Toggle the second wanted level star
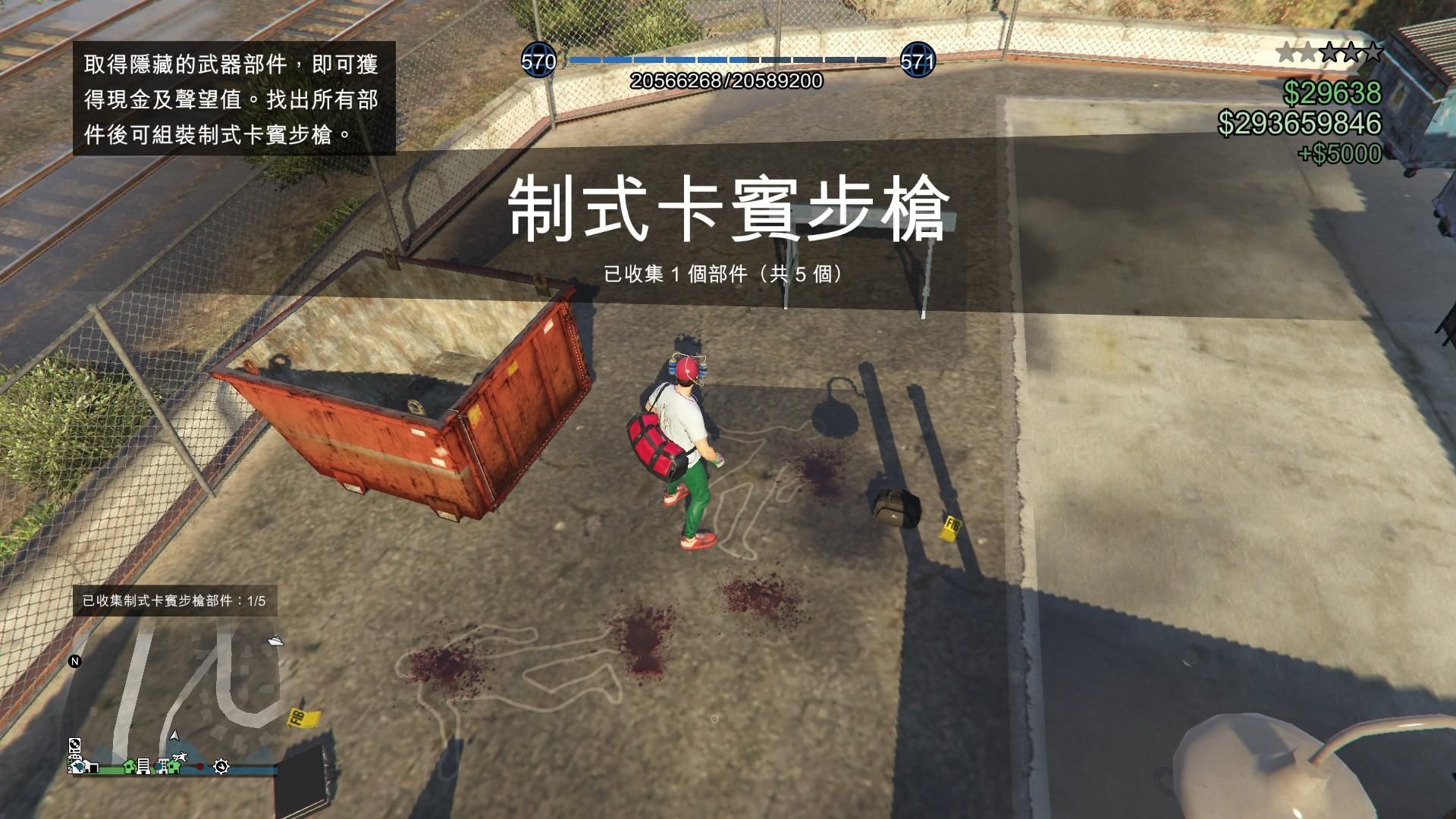 [x=1308, y=52]
